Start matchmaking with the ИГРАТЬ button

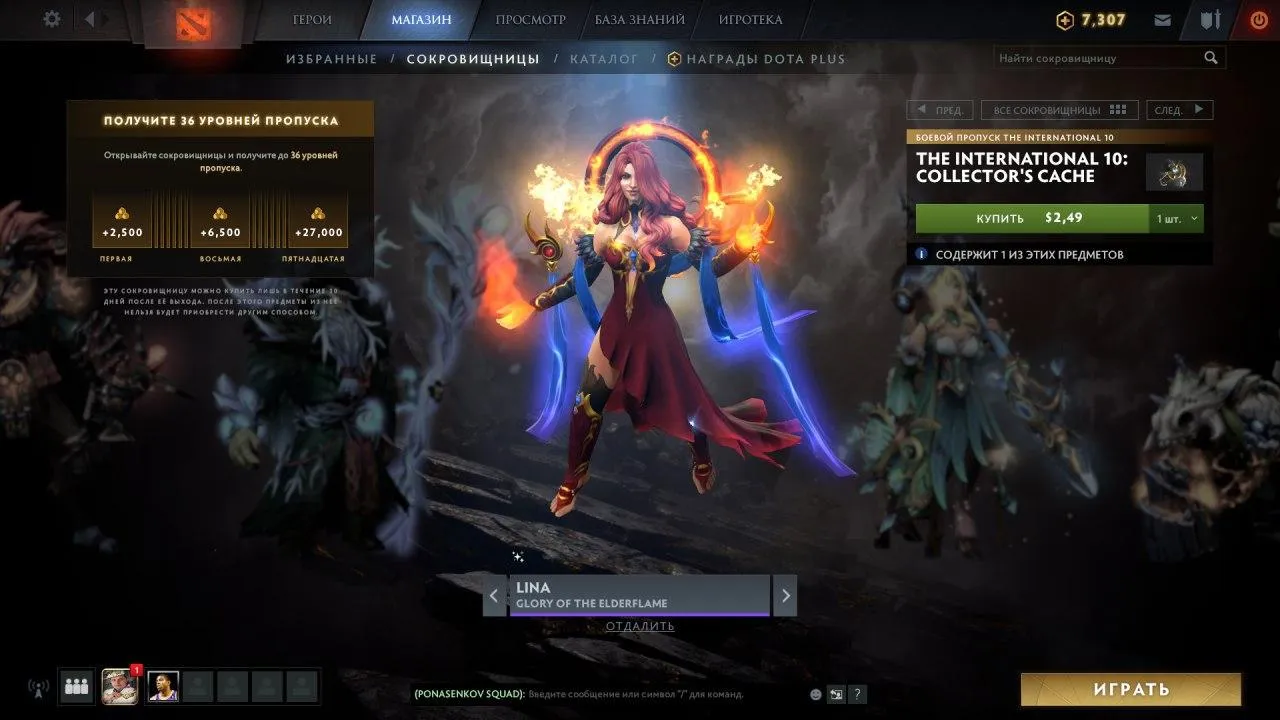point(1131,689)
